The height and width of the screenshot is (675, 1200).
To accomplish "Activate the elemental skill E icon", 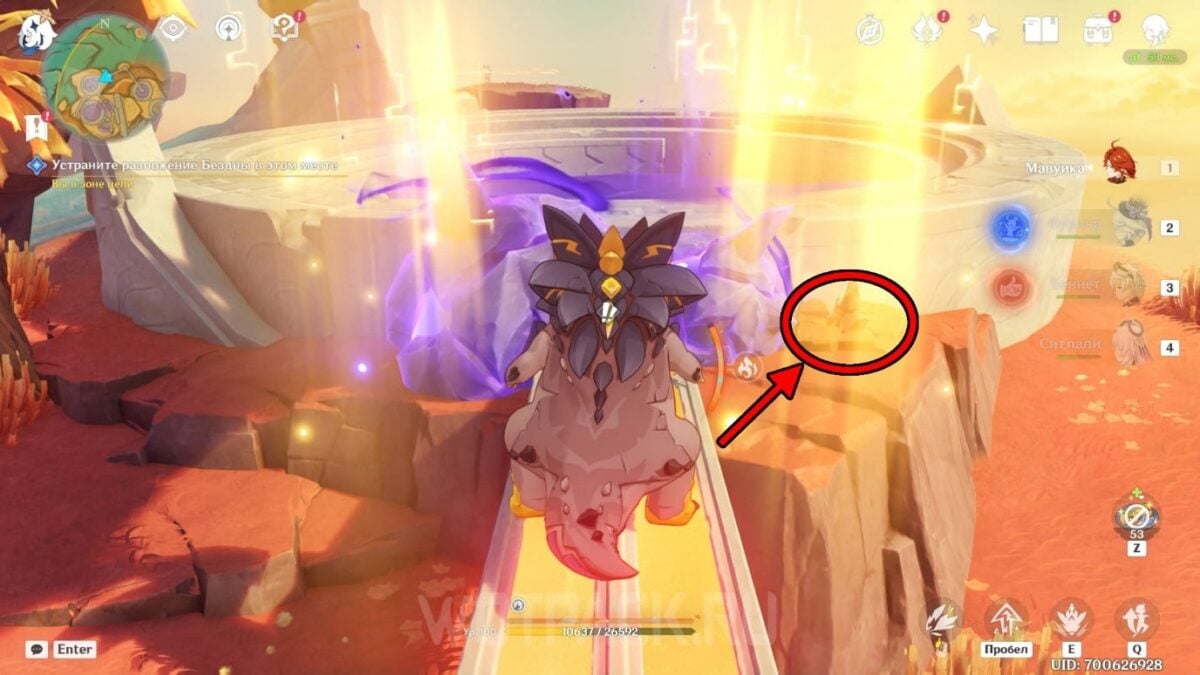I will click(1071, 618).
